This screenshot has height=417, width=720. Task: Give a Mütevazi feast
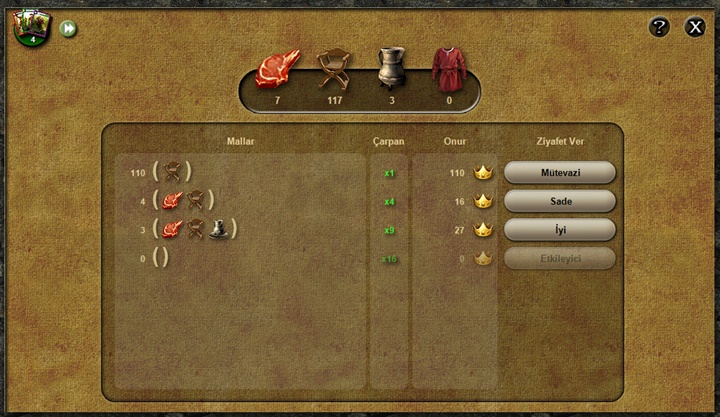tap(560, 173)
